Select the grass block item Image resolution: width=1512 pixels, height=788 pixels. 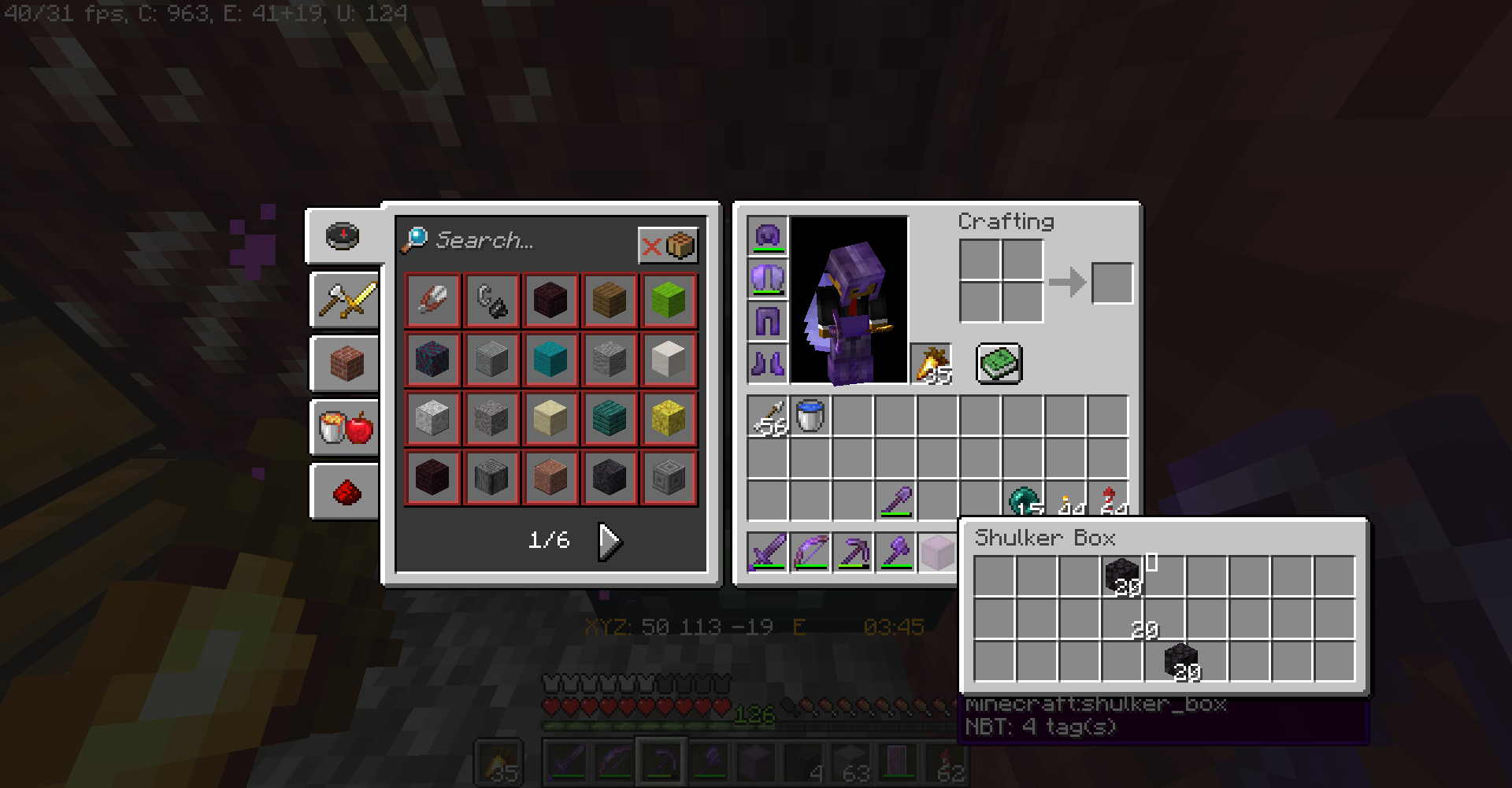pyautogui.click(x=669, y=300)
